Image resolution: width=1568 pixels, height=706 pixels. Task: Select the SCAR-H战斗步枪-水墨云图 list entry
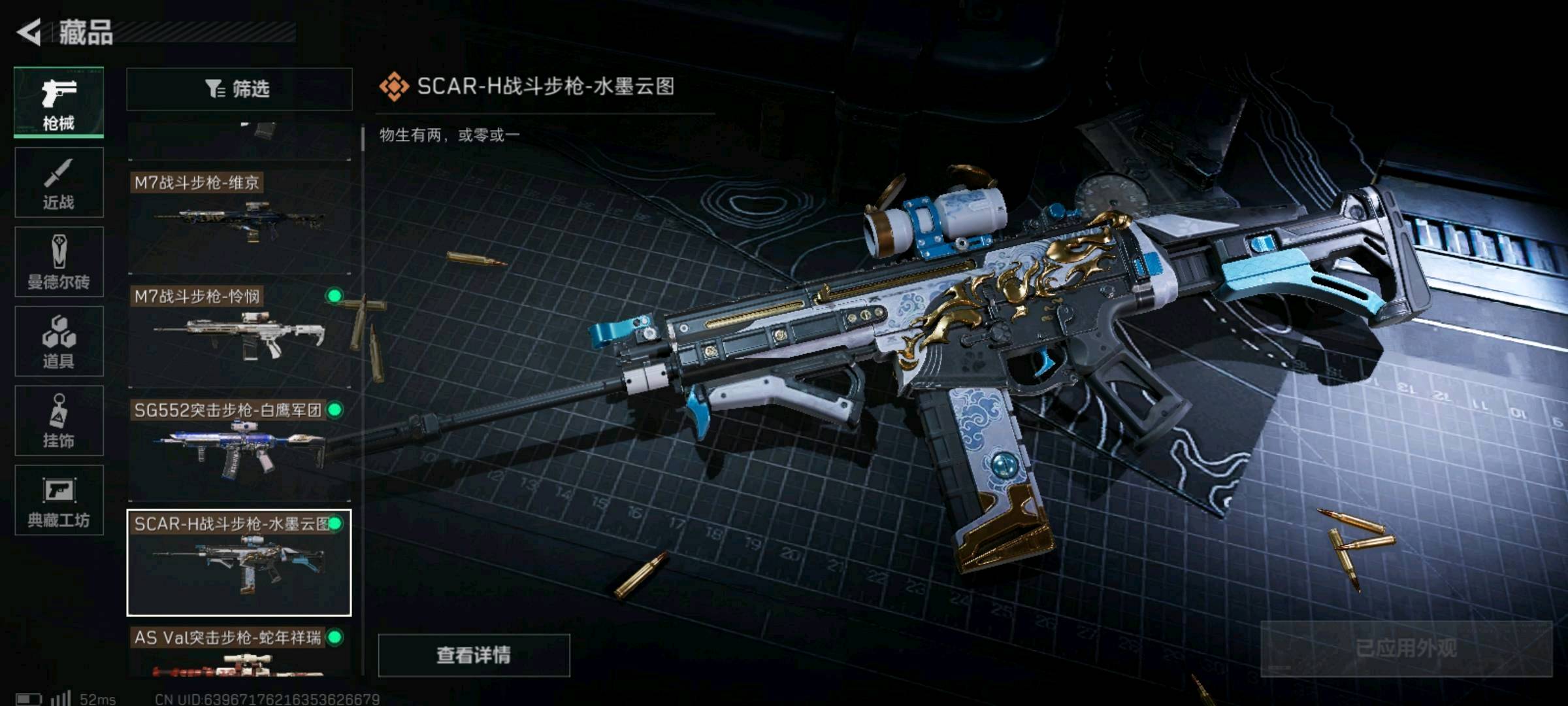click(x=238, y=562)
